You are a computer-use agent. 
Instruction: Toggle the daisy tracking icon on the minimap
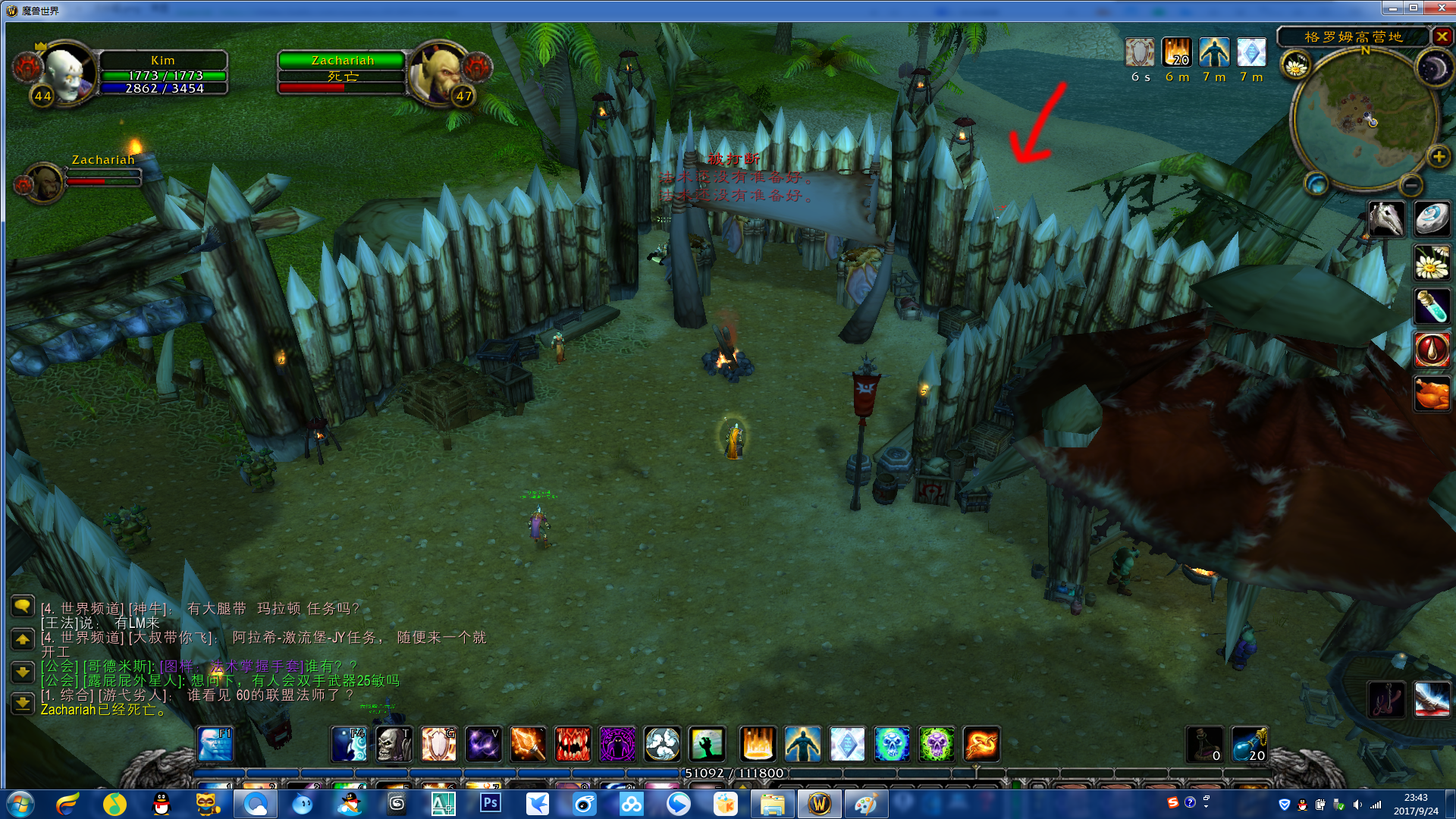click(1296, 66)
